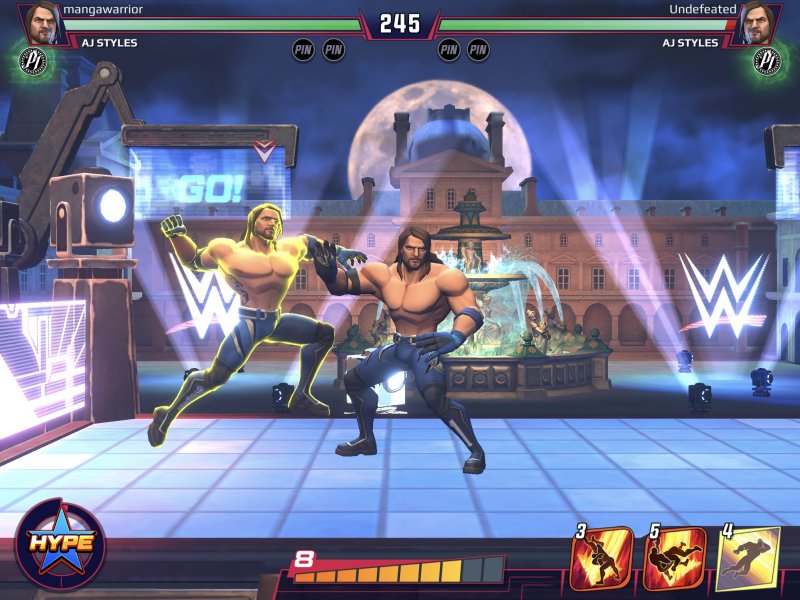Activate the HYPE star button
Screen dimensions: 800x600
60,543
